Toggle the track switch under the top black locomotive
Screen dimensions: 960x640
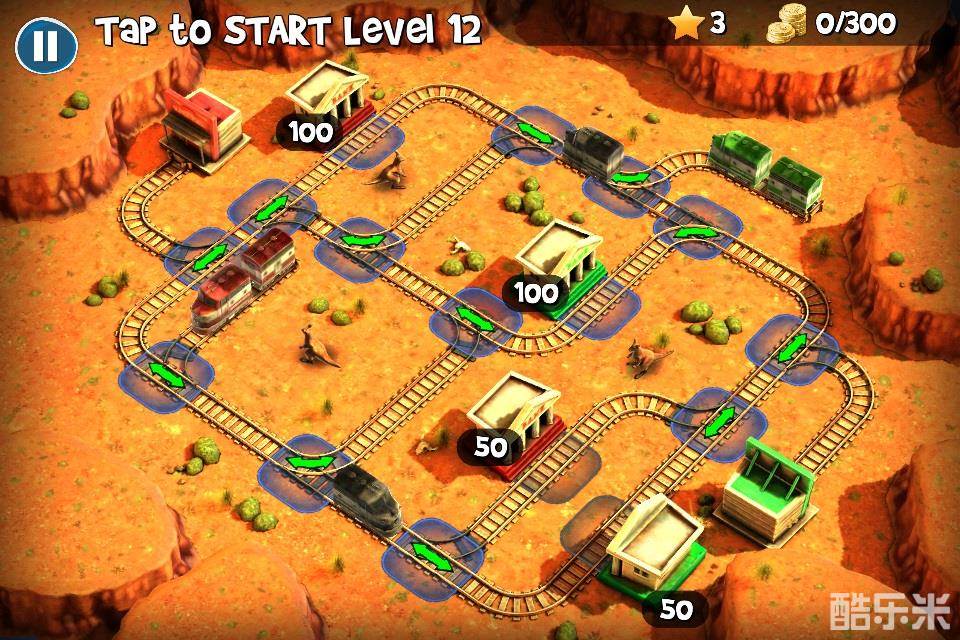(x=630, y=178)
